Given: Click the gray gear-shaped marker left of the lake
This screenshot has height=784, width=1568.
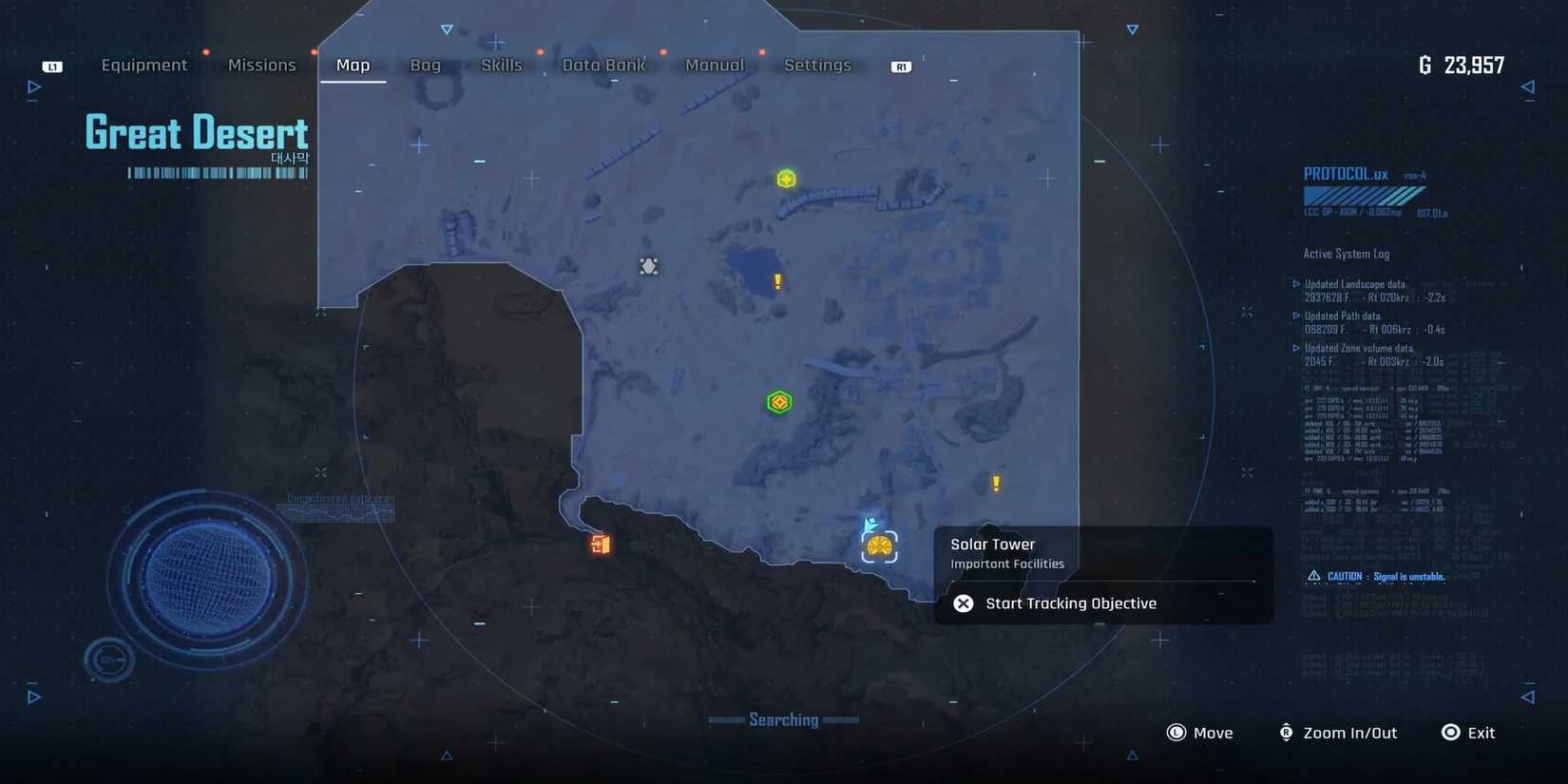Looking at the screenshot, I should tap(649, 266).
